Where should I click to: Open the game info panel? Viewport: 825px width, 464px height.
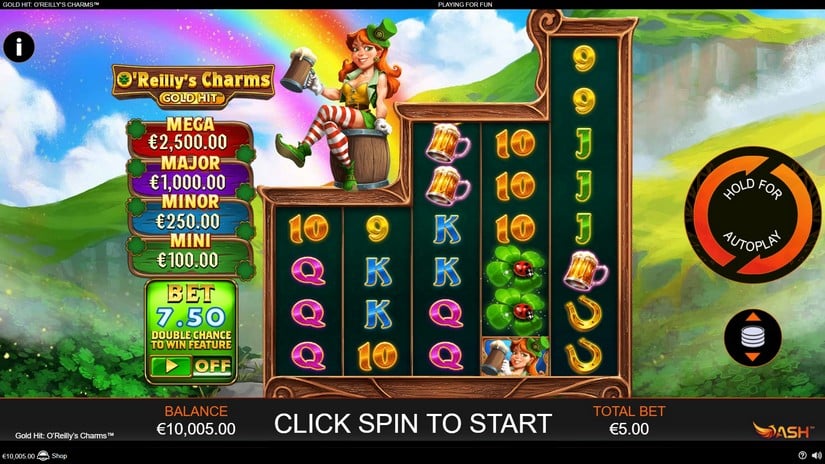pyautogui.click(x=19, y=46)
